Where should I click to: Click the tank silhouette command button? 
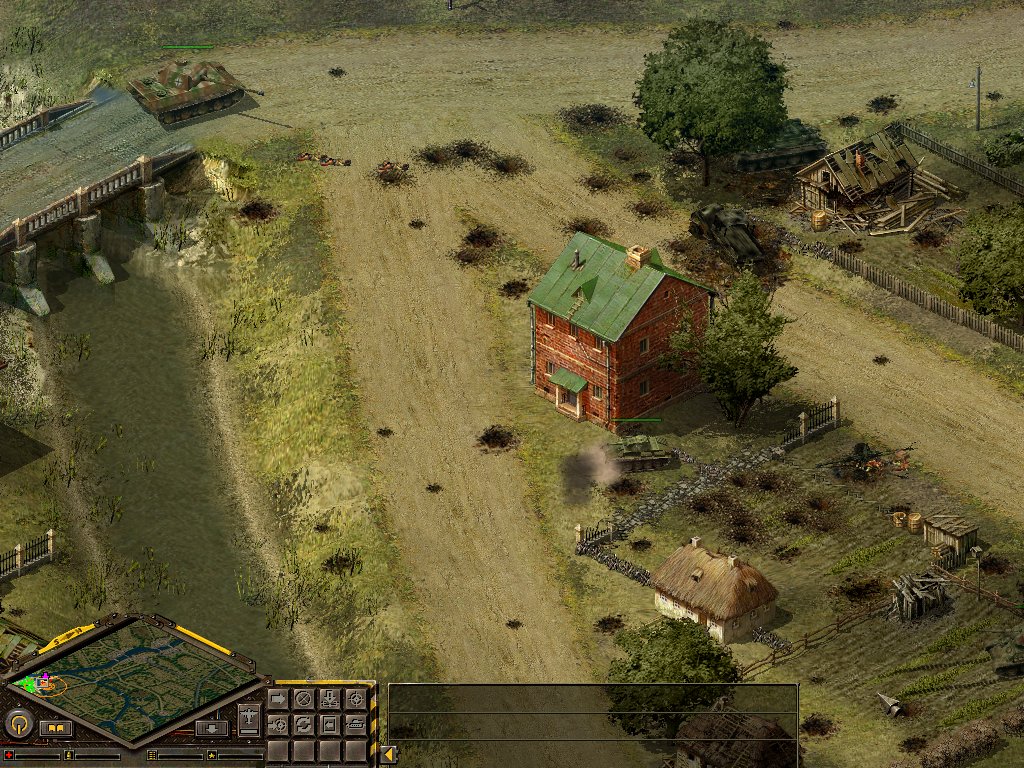click(x=355, y=724)
